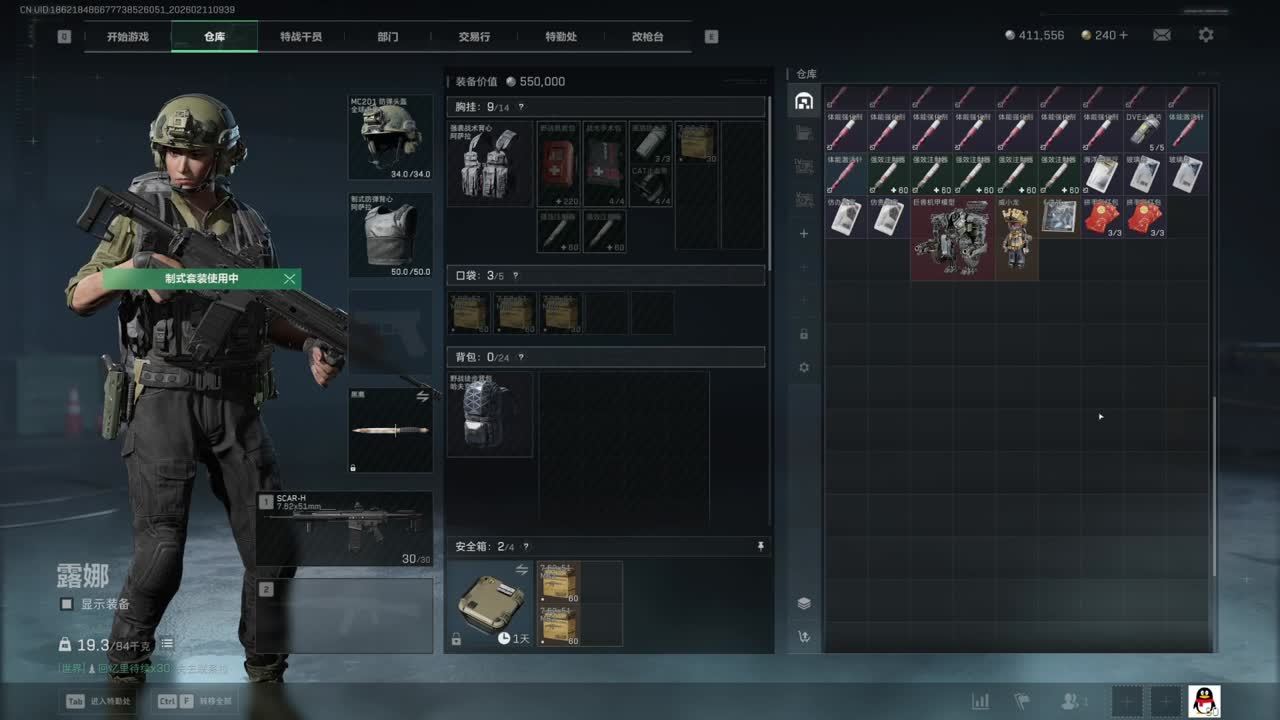Switch to the 改枪台 tab

[647, 37]
